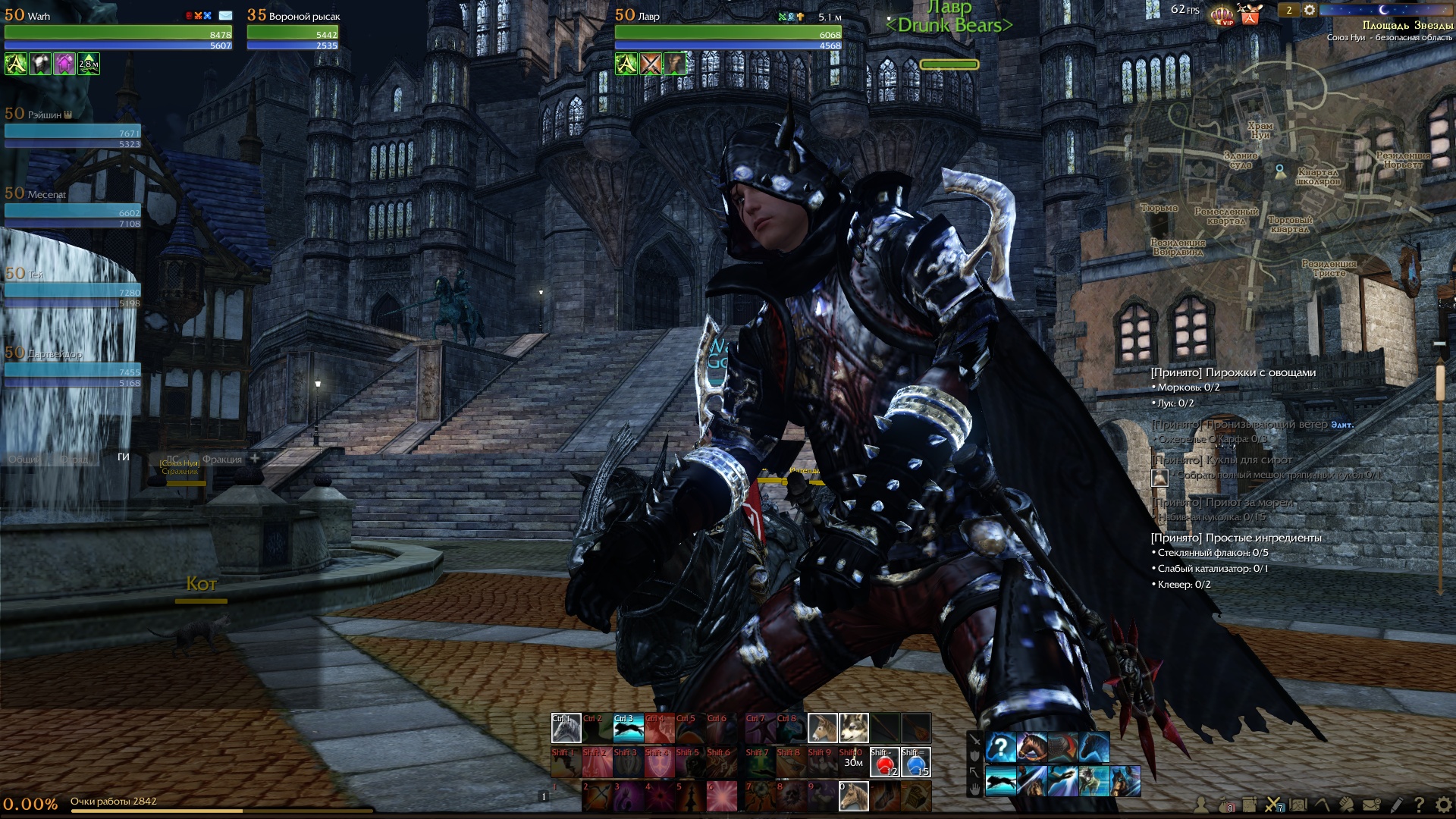Open the world map icon
The width and height of the screenshot is (1456, 819).
click(x=1298, y=805)
